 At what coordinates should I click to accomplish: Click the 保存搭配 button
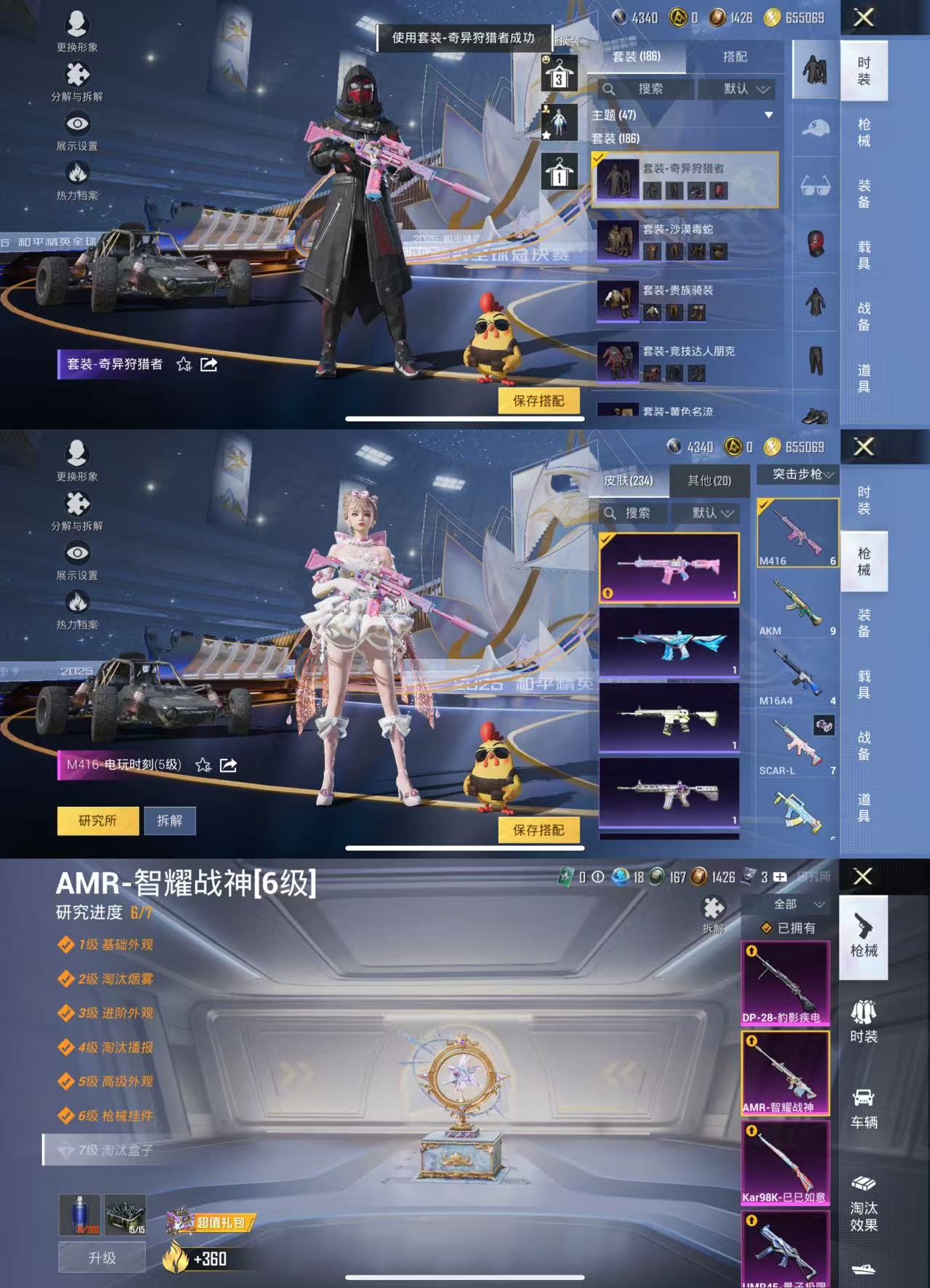coord(538,399)
